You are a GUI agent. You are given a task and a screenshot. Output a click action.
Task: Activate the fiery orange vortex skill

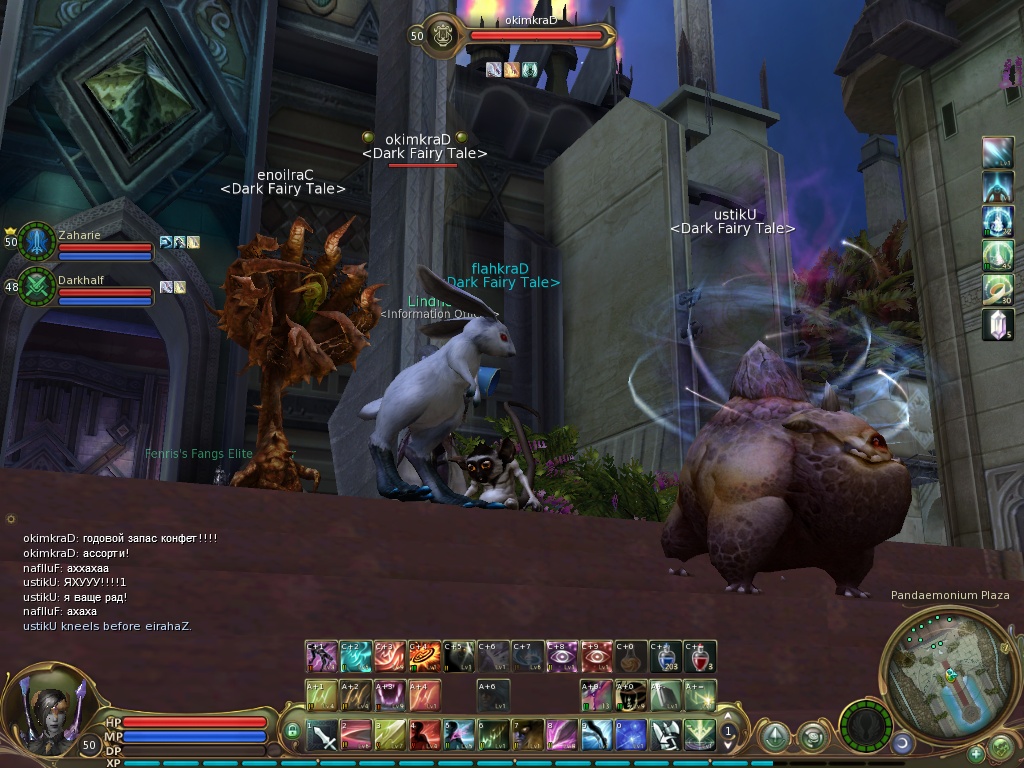[425, 657]
